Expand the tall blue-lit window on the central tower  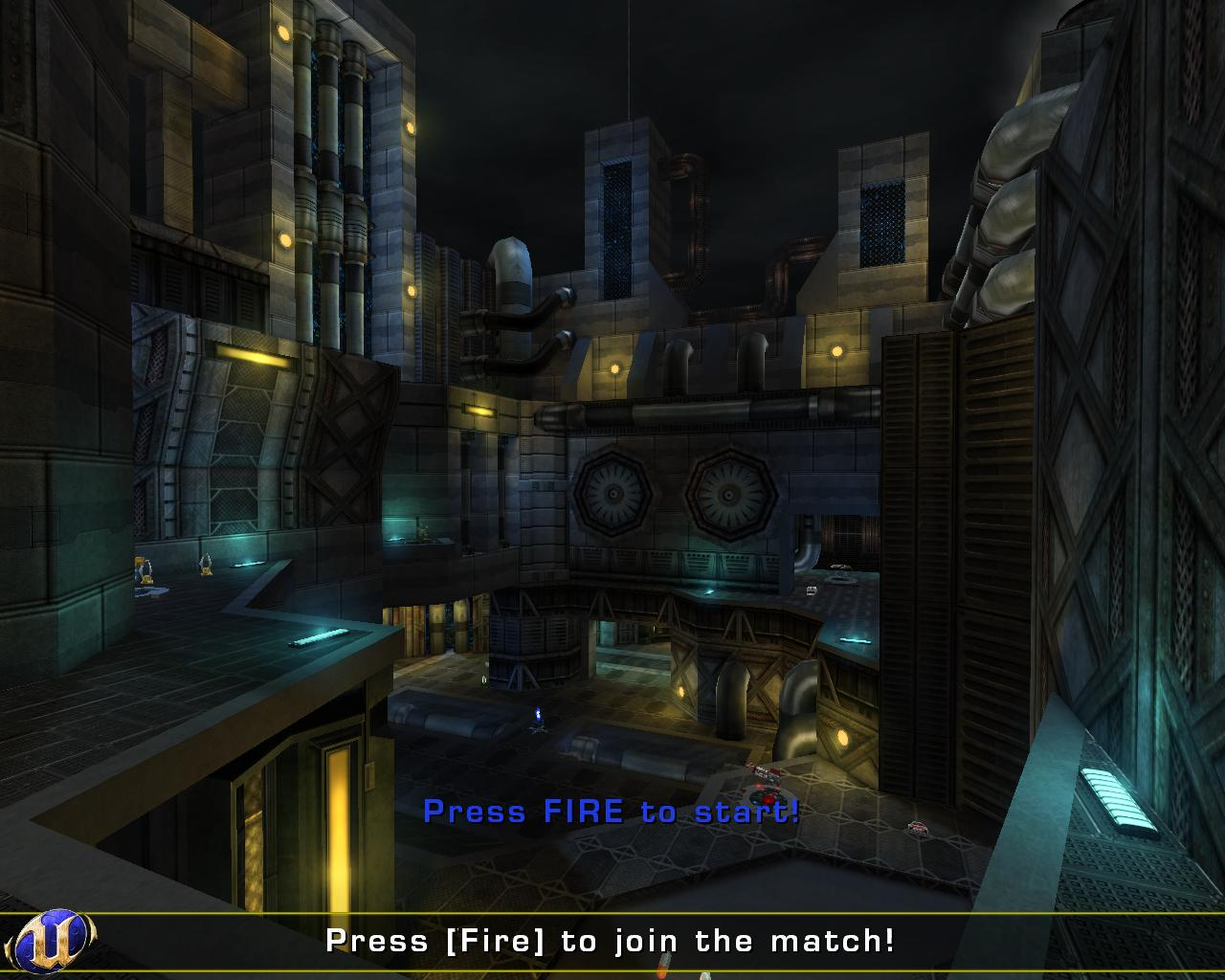(x=615, y=220)
